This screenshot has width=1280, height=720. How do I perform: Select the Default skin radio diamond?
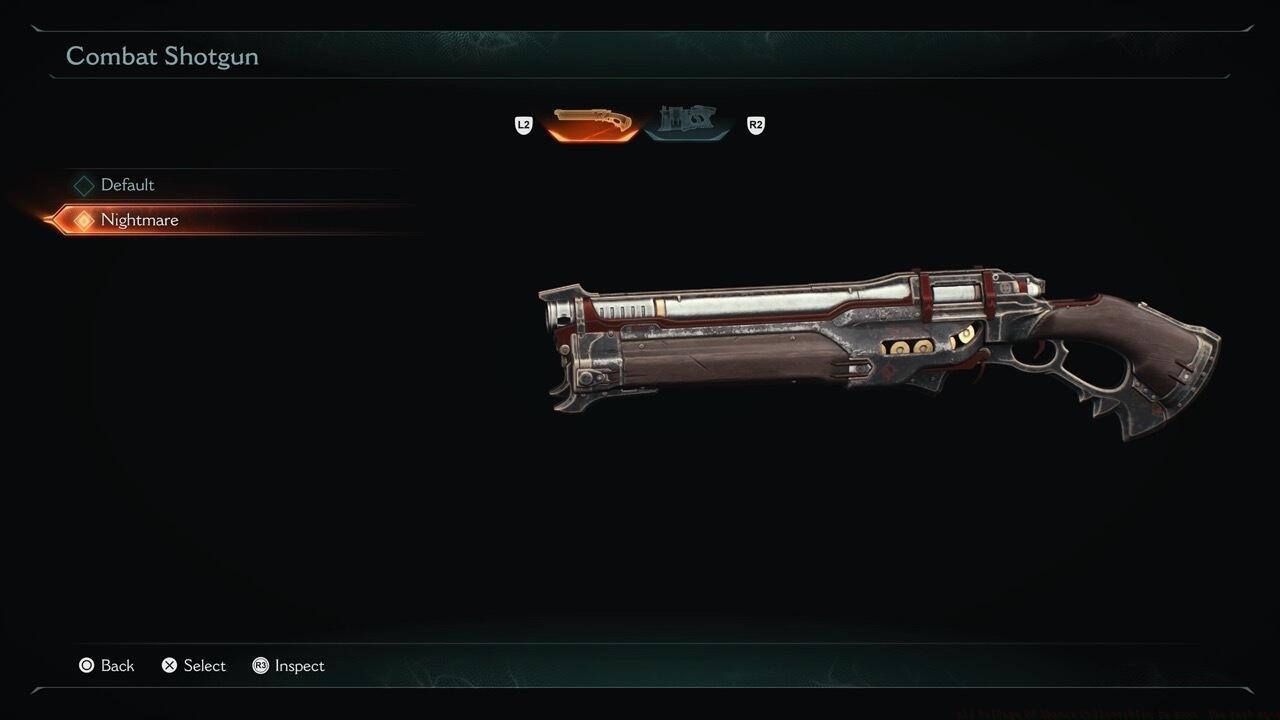click(82, 184)
